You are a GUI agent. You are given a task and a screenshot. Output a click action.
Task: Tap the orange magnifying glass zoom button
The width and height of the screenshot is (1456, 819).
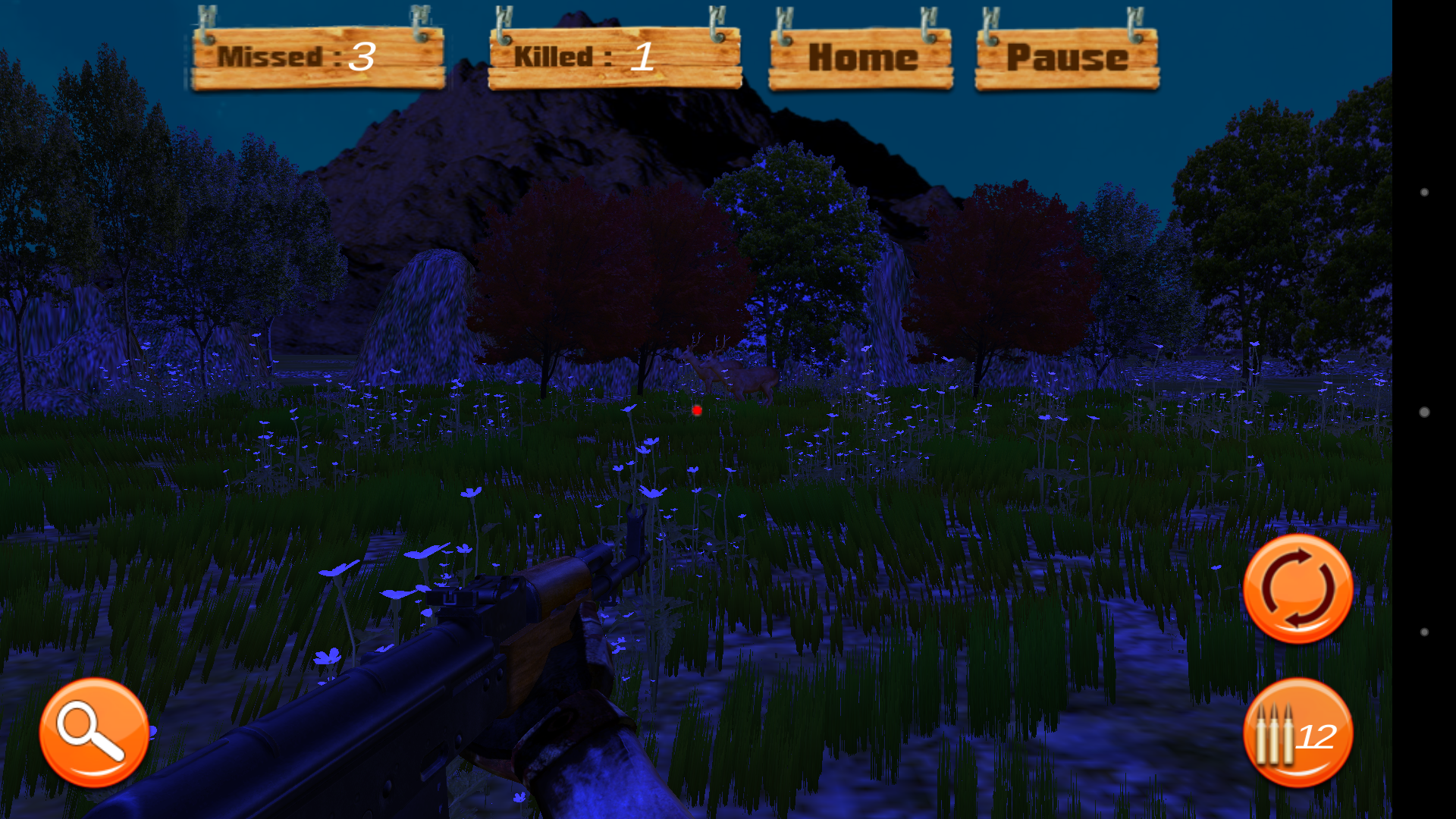[x=94, y=732]
